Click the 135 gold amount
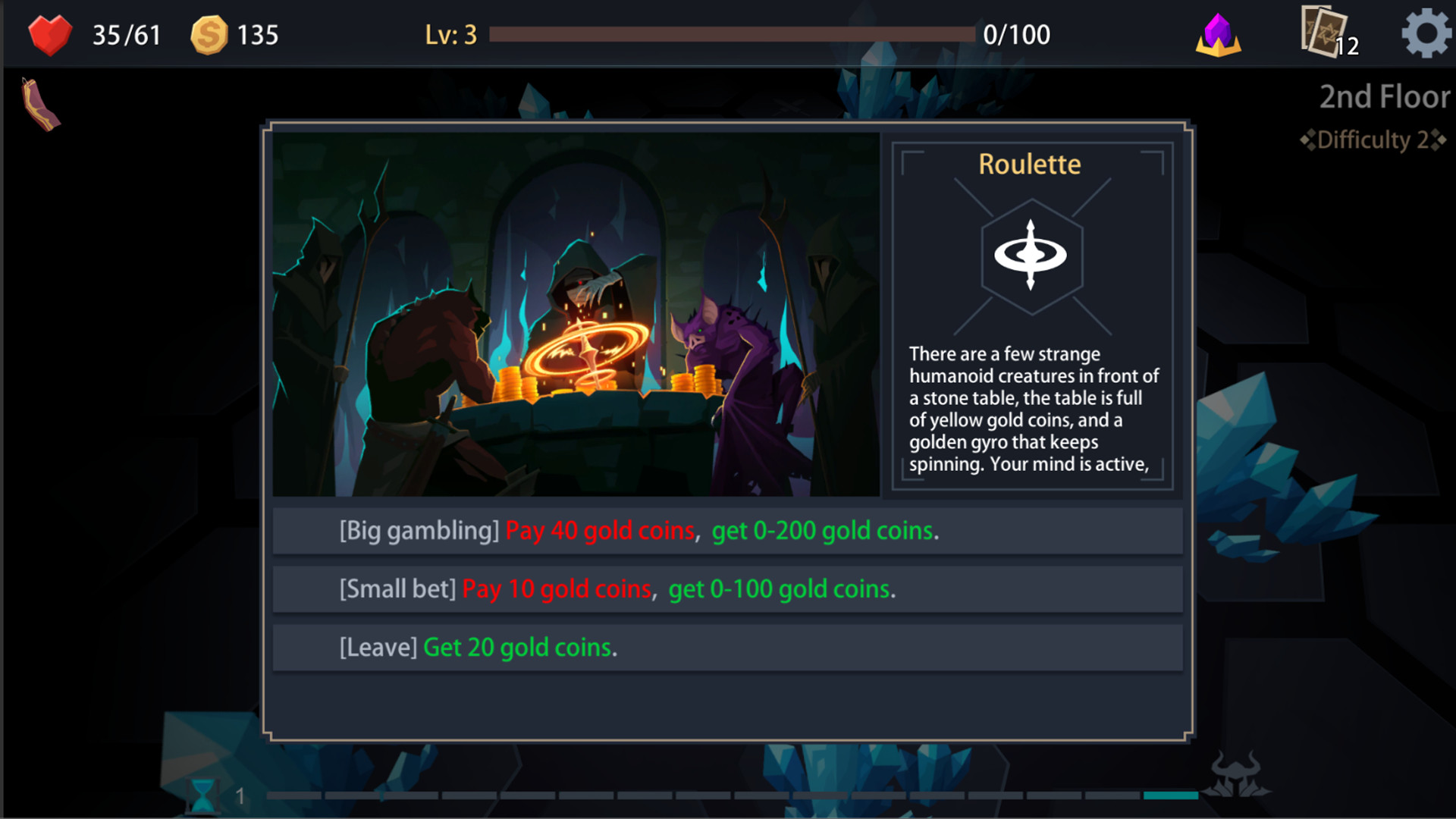Image resolution: width=1456 pixels, height=819 pixels. pos(258,34)
